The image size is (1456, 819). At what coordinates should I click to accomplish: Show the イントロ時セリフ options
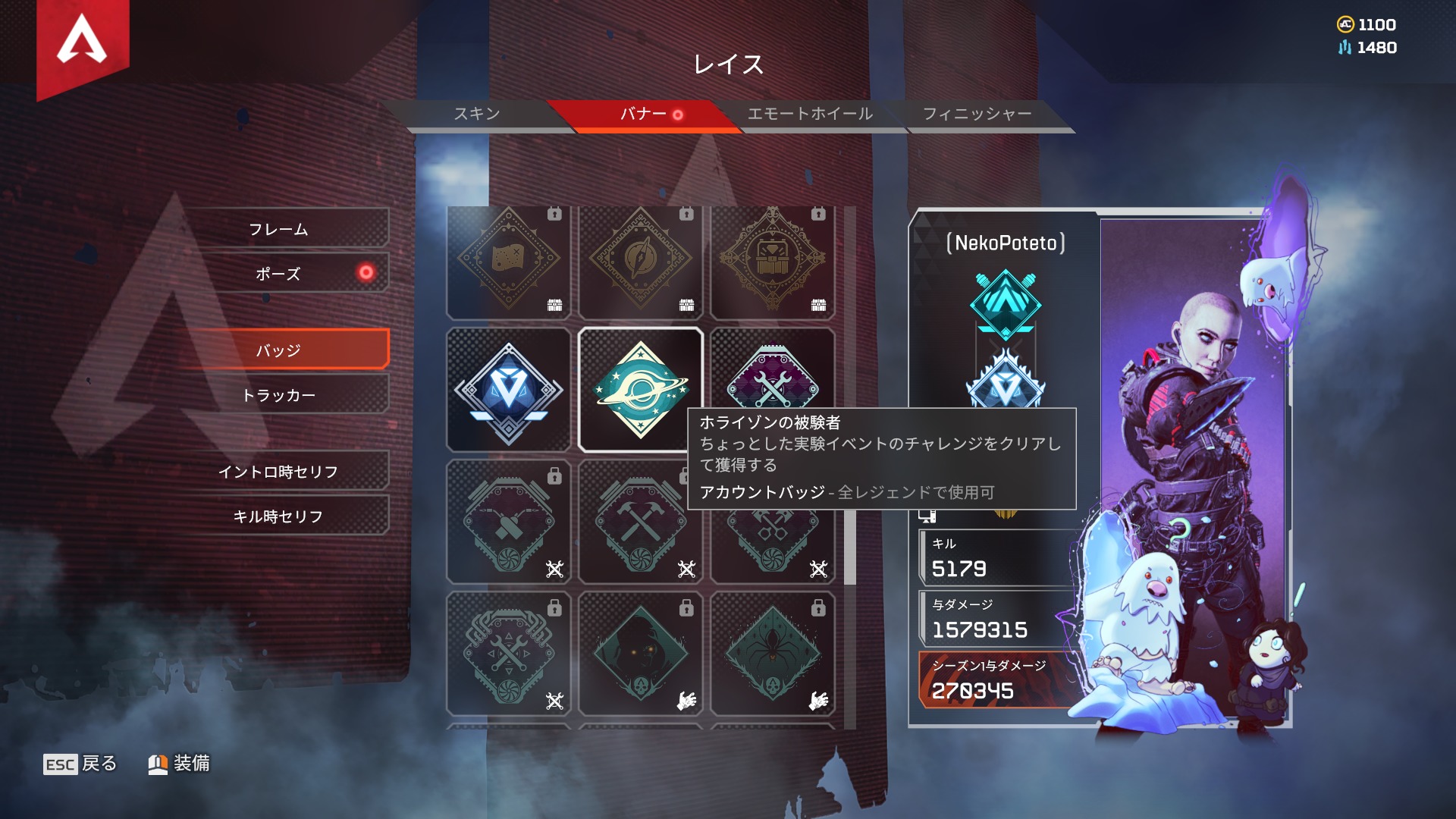(x=278, y=472)
